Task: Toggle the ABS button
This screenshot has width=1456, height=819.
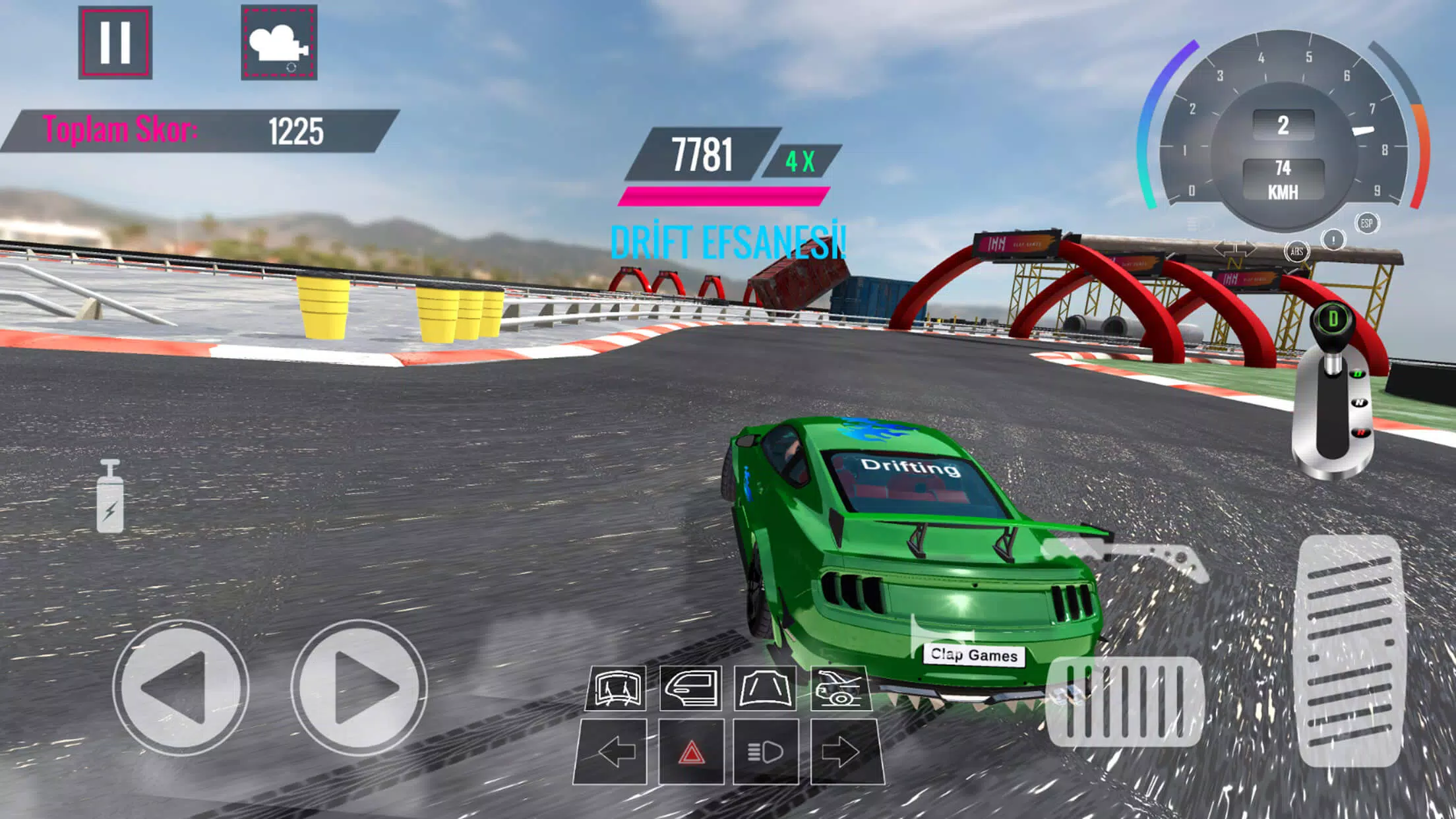Action: click(x=1296, y=251)
